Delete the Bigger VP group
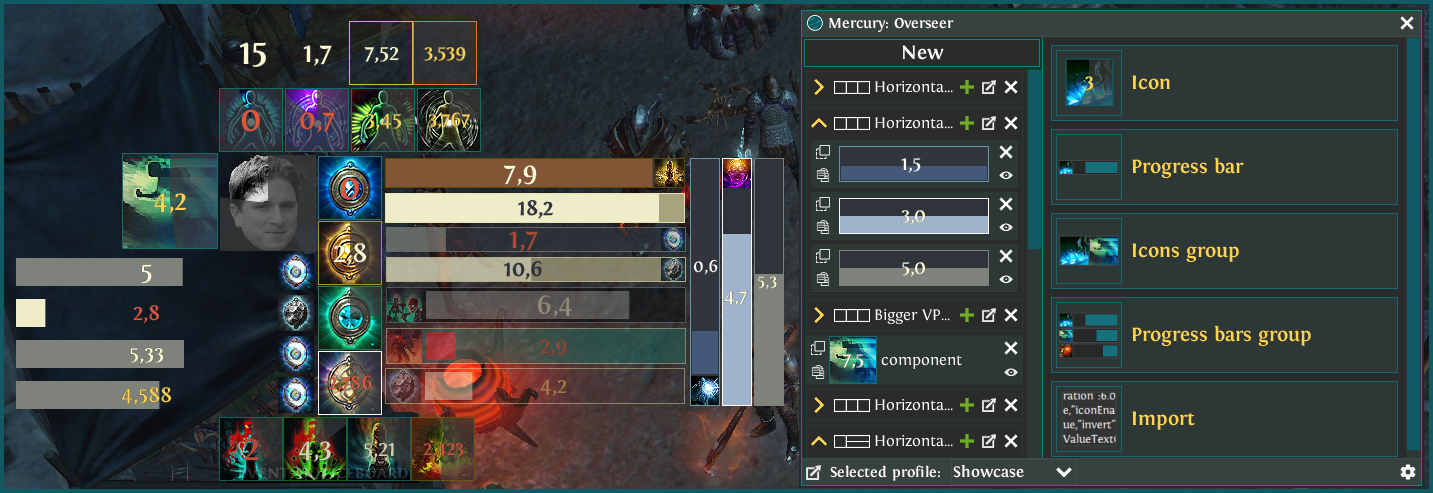Viewport: 1433px width, 493px height. coord(1011,315)
